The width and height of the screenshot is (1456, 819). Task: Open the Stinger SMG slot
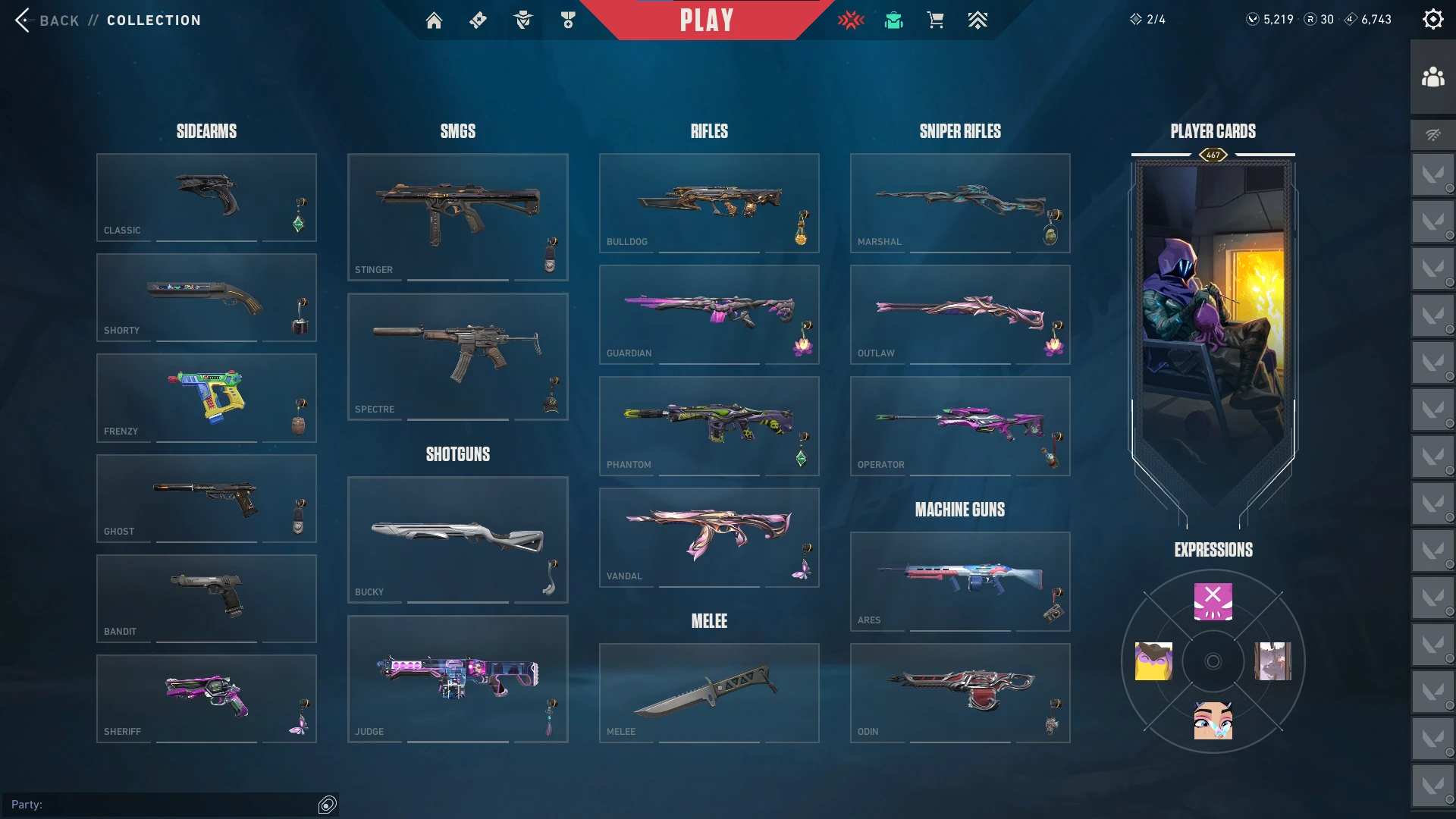(457, 217)
